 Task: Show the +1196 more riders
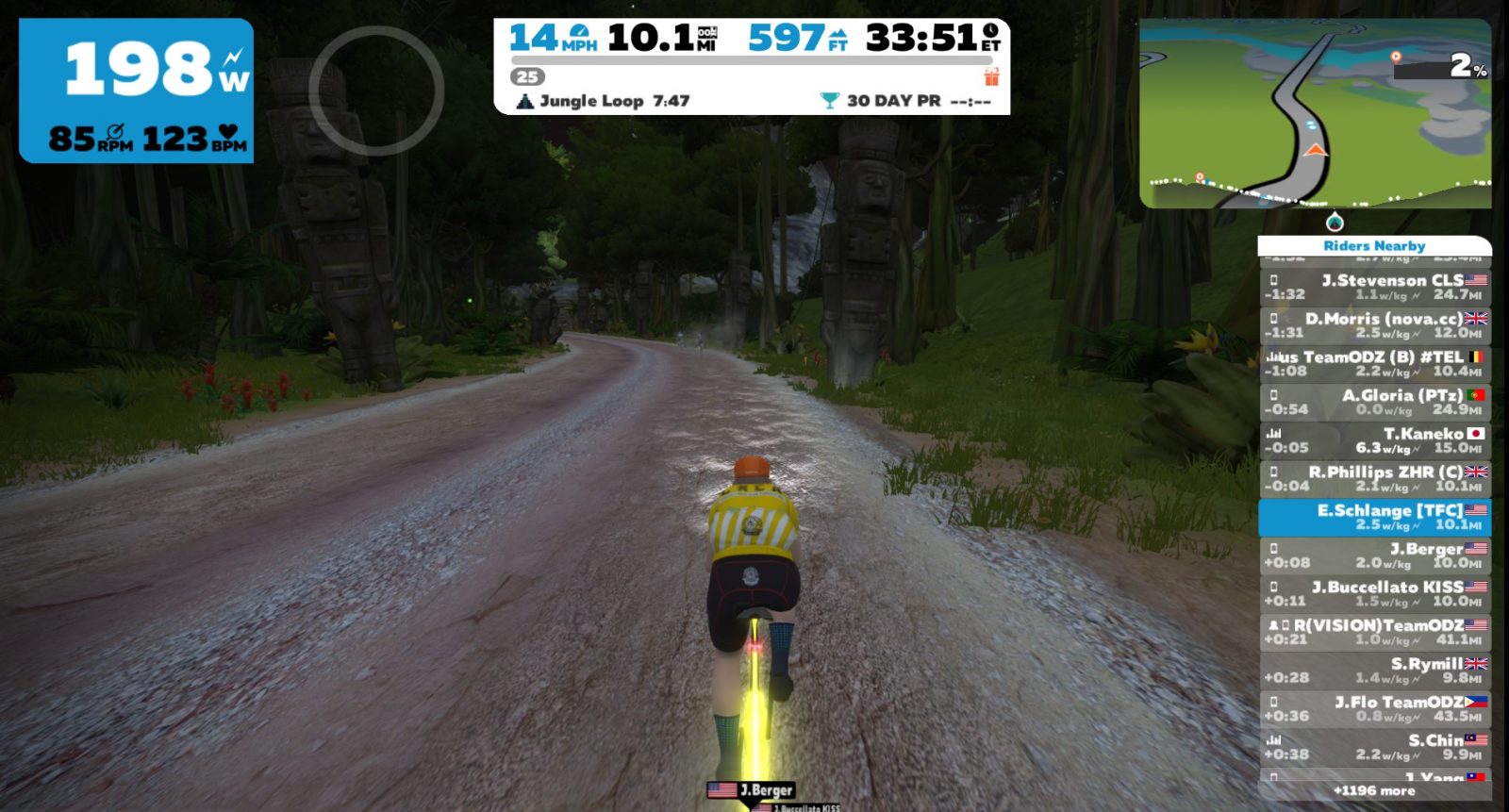coord(1374,791)
